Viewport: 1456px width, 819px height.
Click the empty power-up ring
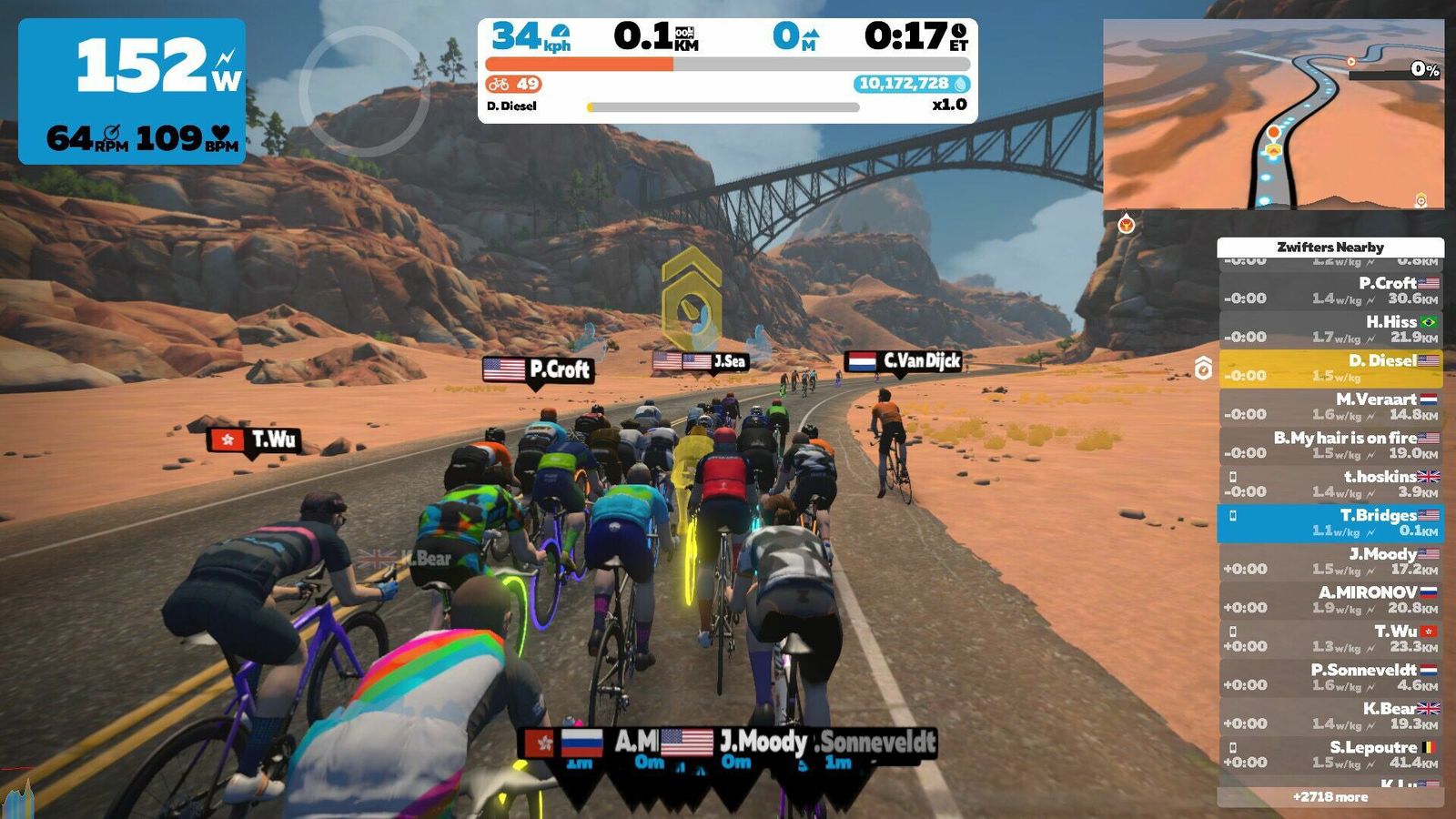tap(363, 91)
